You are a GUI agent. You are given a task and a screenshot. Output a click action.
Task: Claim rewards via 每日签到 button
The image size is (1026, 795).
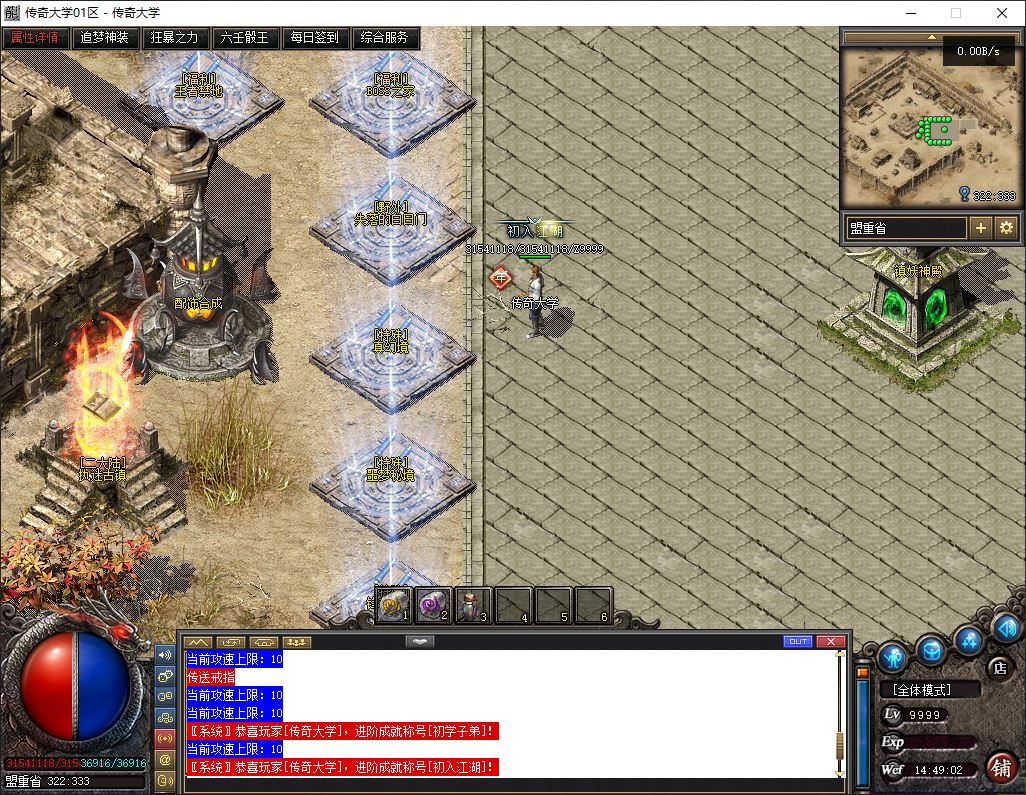coord(315,39)
